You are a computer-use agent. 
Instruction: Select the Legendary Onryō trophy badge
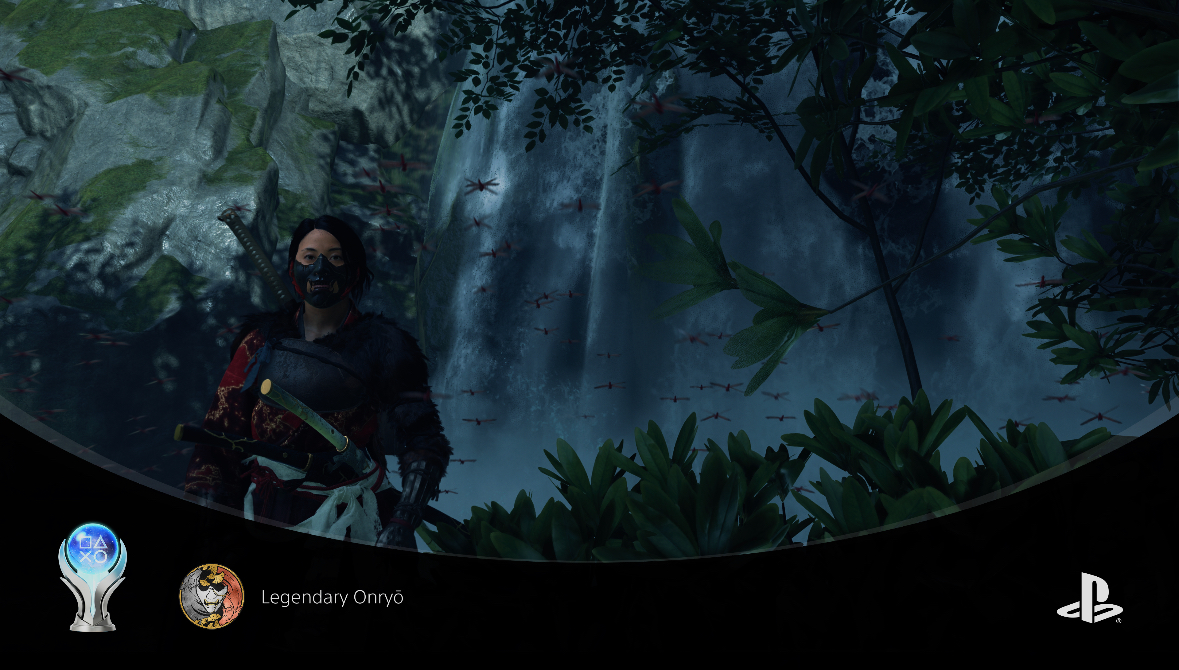[211, 597]
